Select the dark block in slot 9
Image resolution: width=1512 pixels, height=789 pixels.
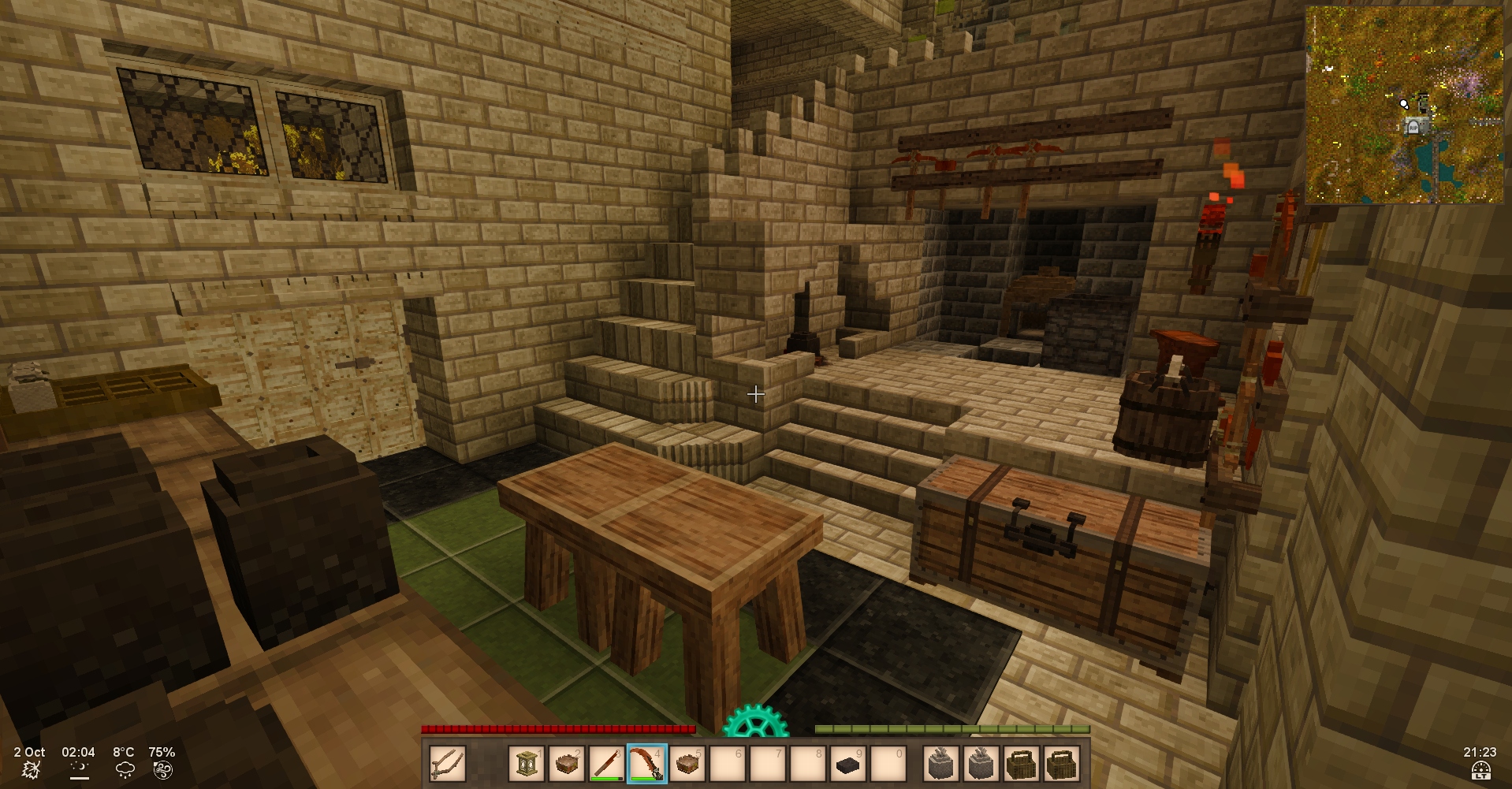click(848, 765)
